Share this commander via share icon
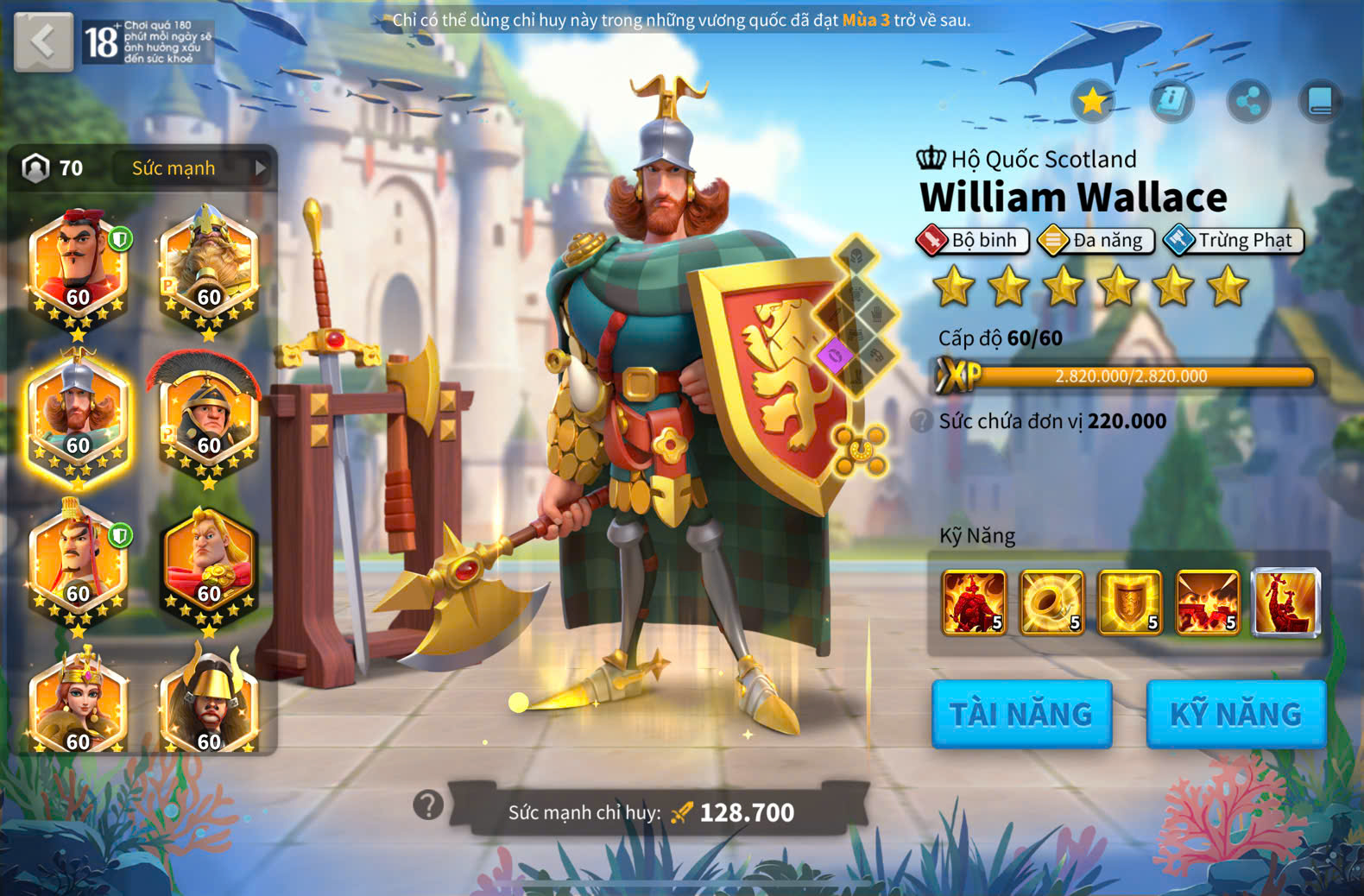This screenshot has height=896, width=1364. [1248, 102]
